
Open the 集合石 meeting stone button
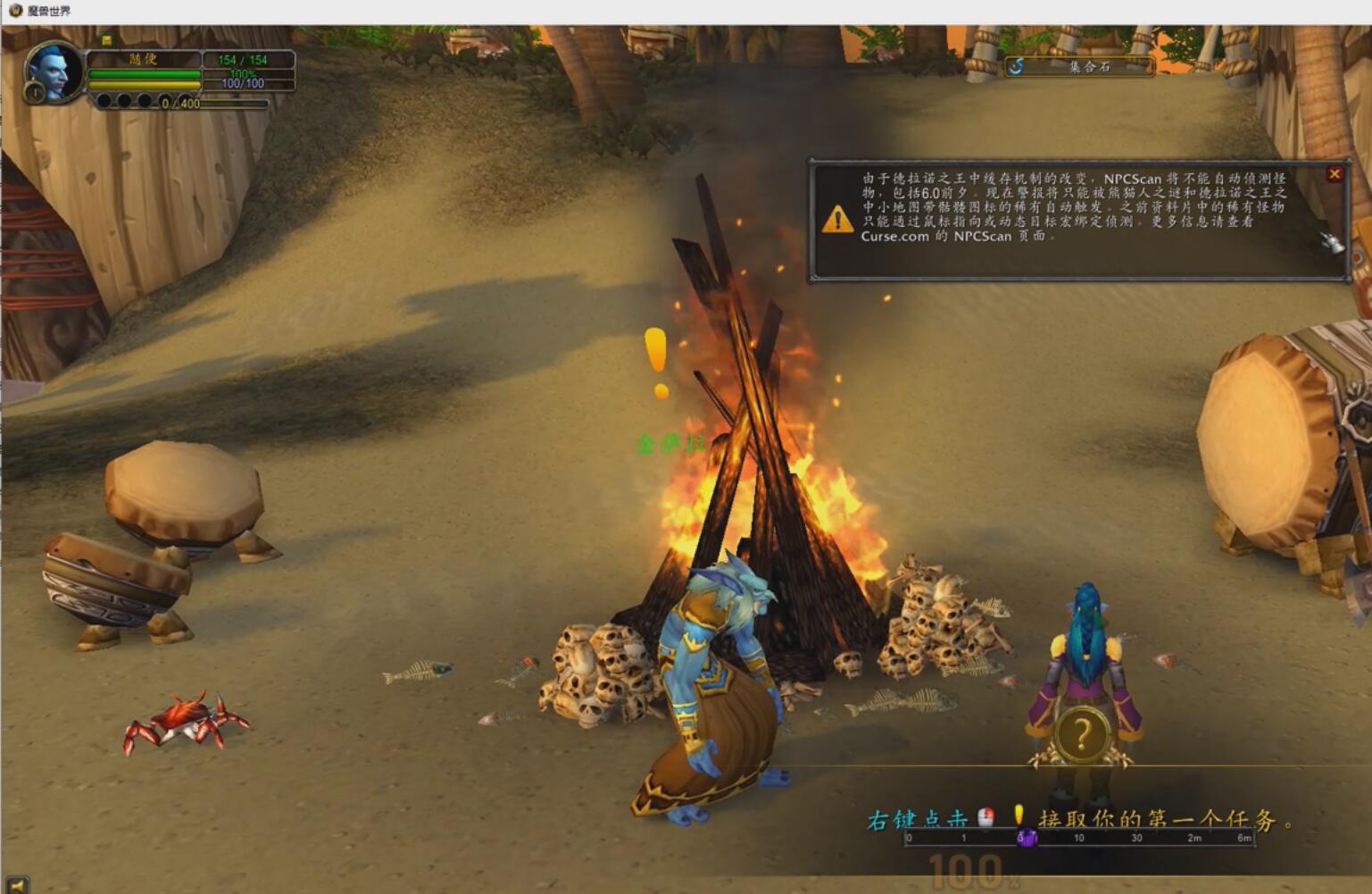point(1079,66)
